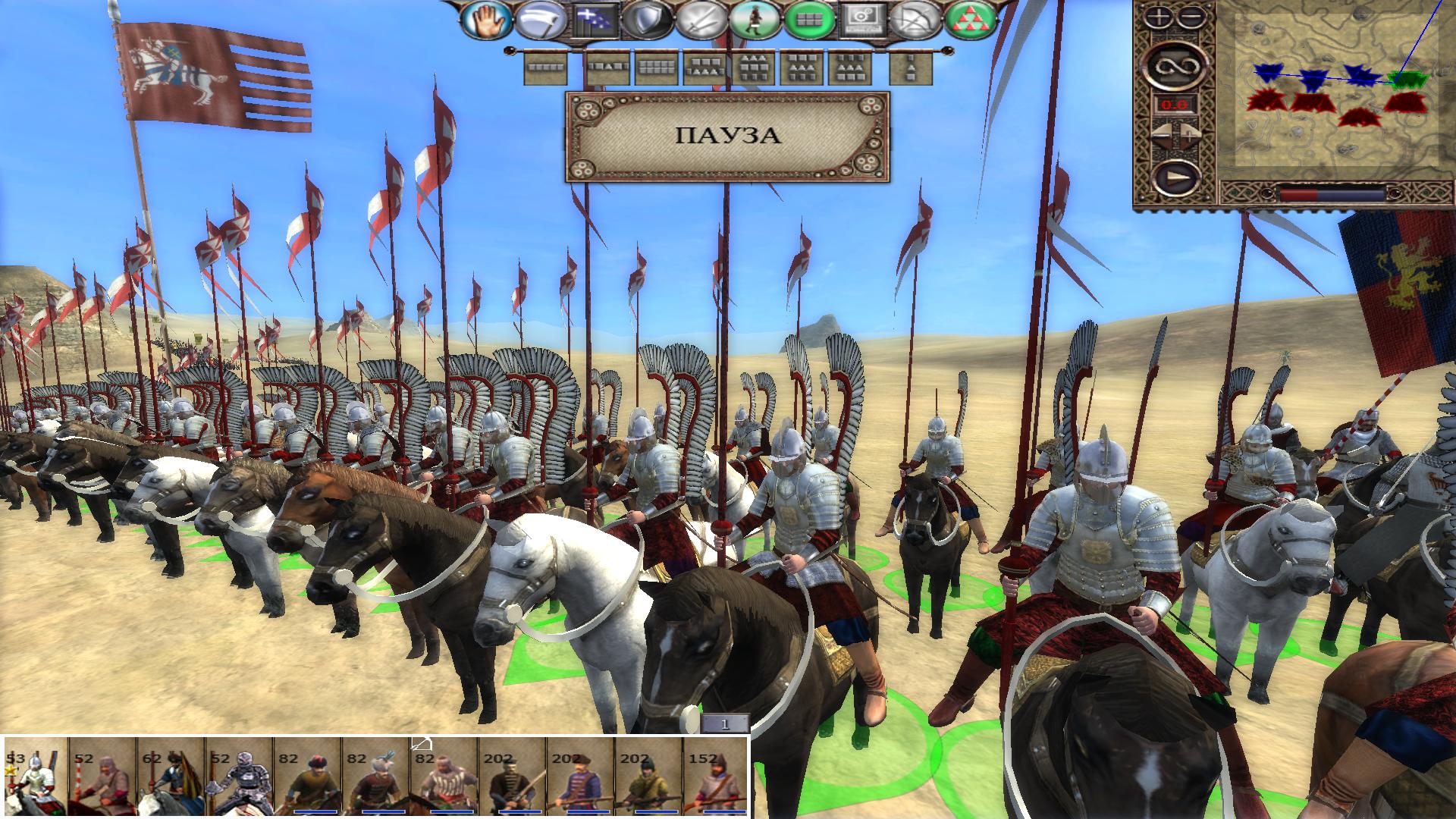1456x819 pixels.
Task: Zoom out the minimap with minus button
Action: pos(1191,17)
